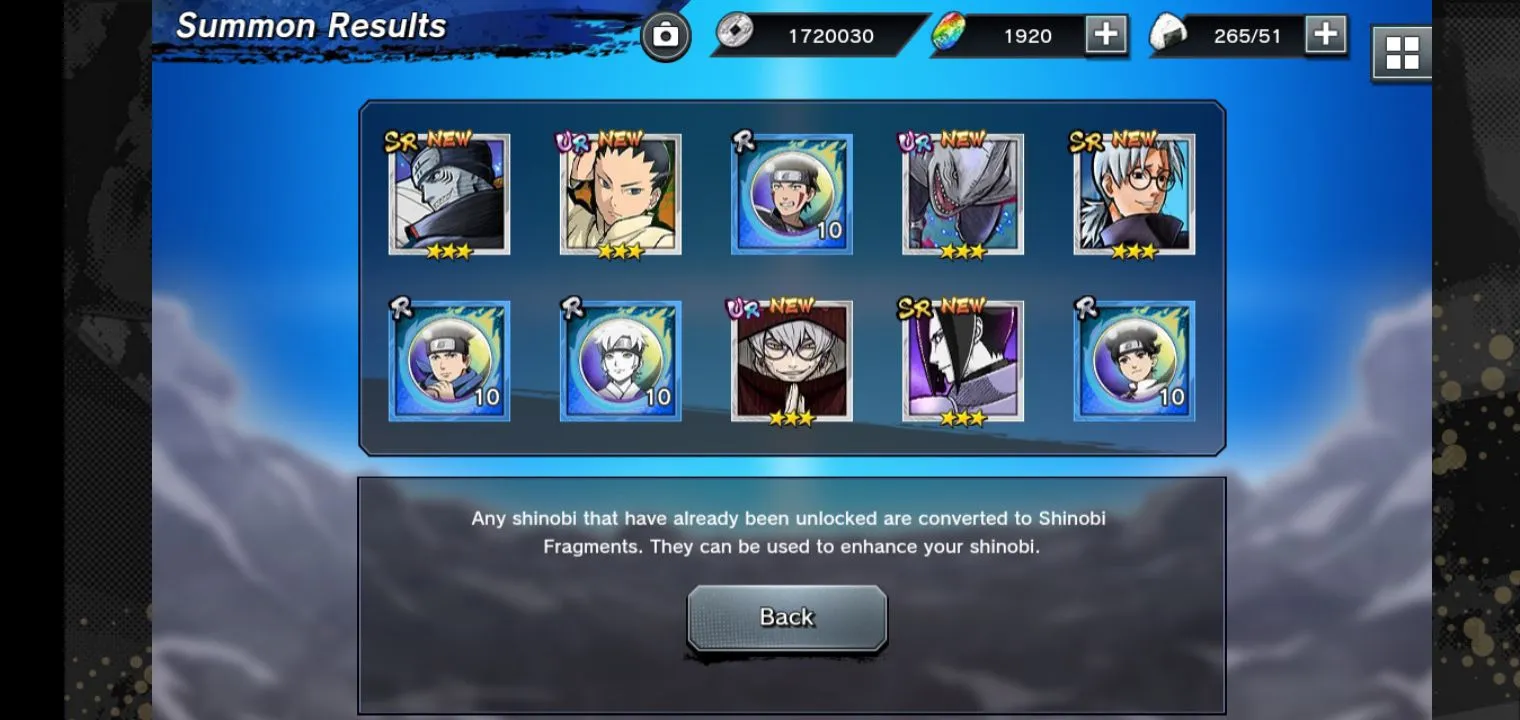Select the SR silver-haired glasses shinobi
Viewport: 1520px width, 720px height.
1134,194
